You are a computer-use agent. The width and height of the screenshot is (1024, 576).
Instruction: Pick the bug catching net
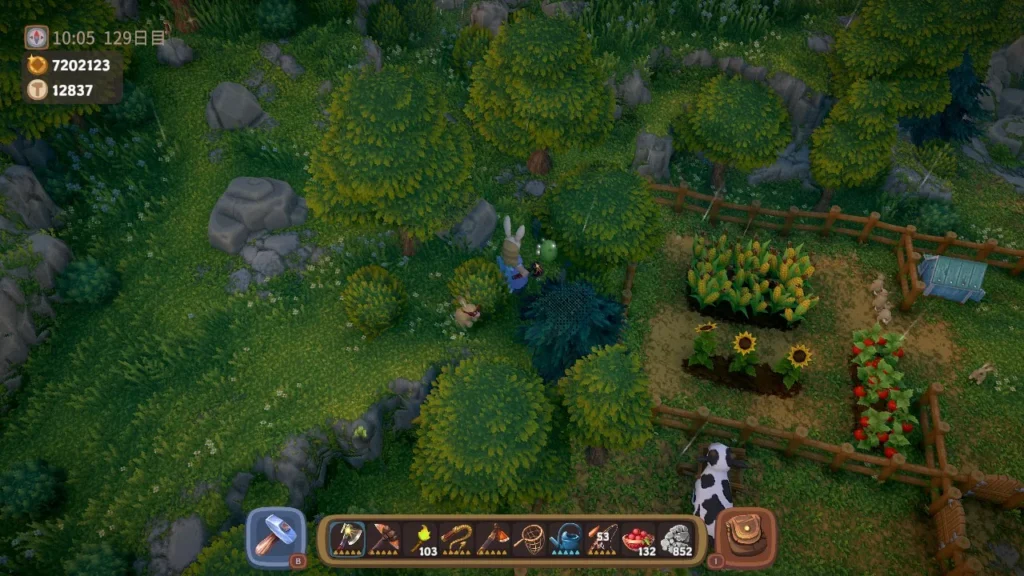pos(529,539)
